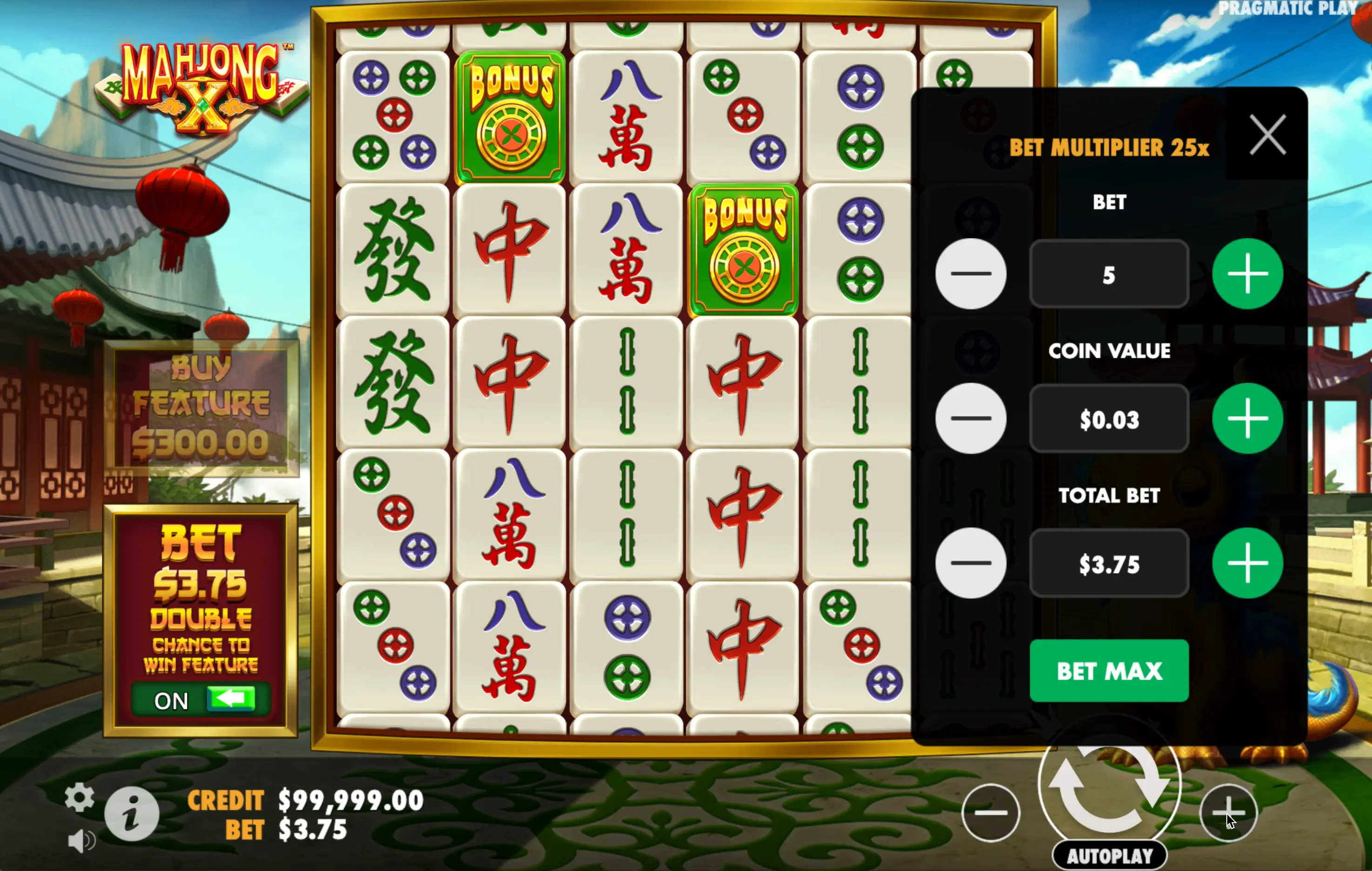Increase the Total Bet amount
The image size is (1372, 871).
1247,563
